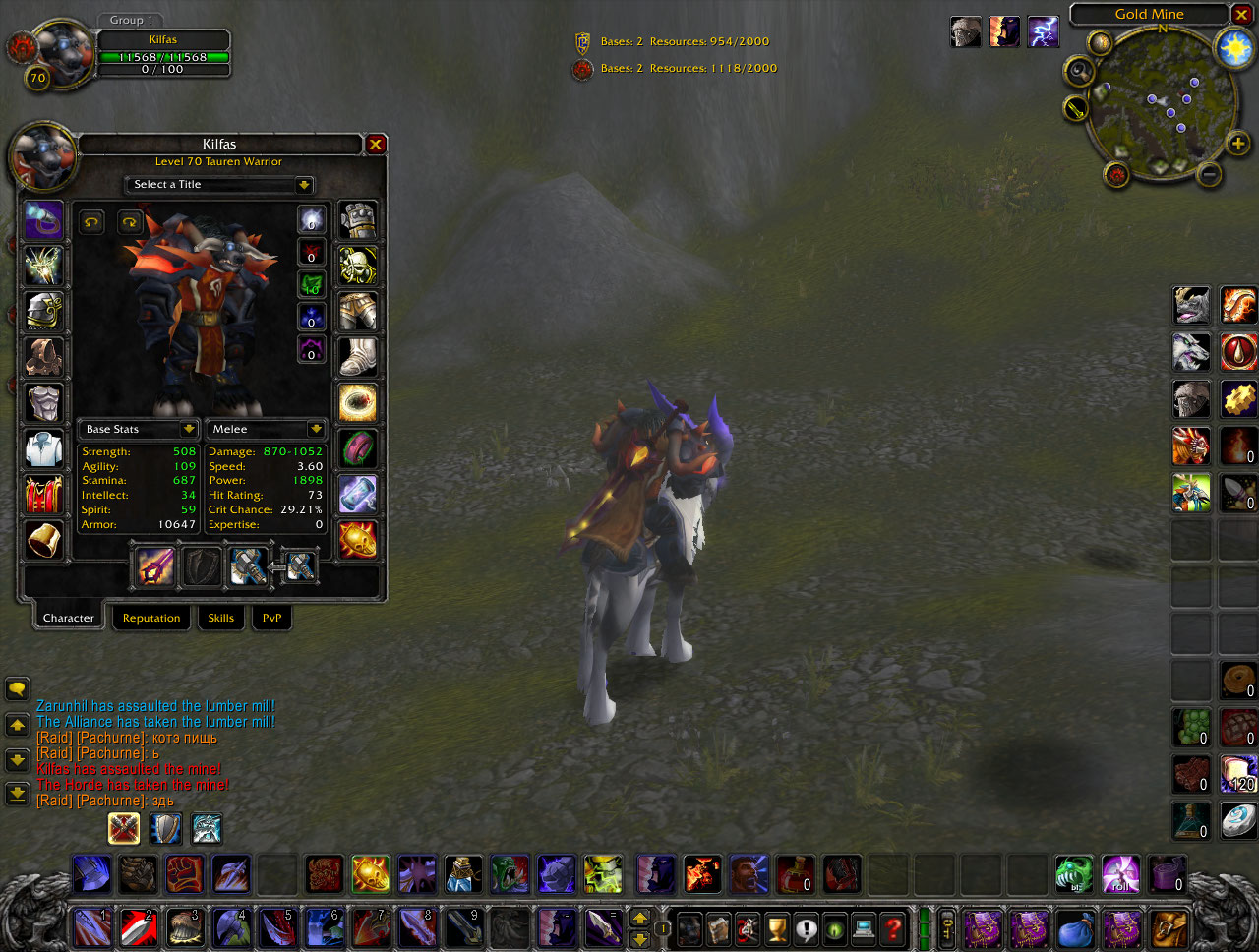Use action bar ability in slot 2
1259x952 pixels.
click(x=139, y=927)
